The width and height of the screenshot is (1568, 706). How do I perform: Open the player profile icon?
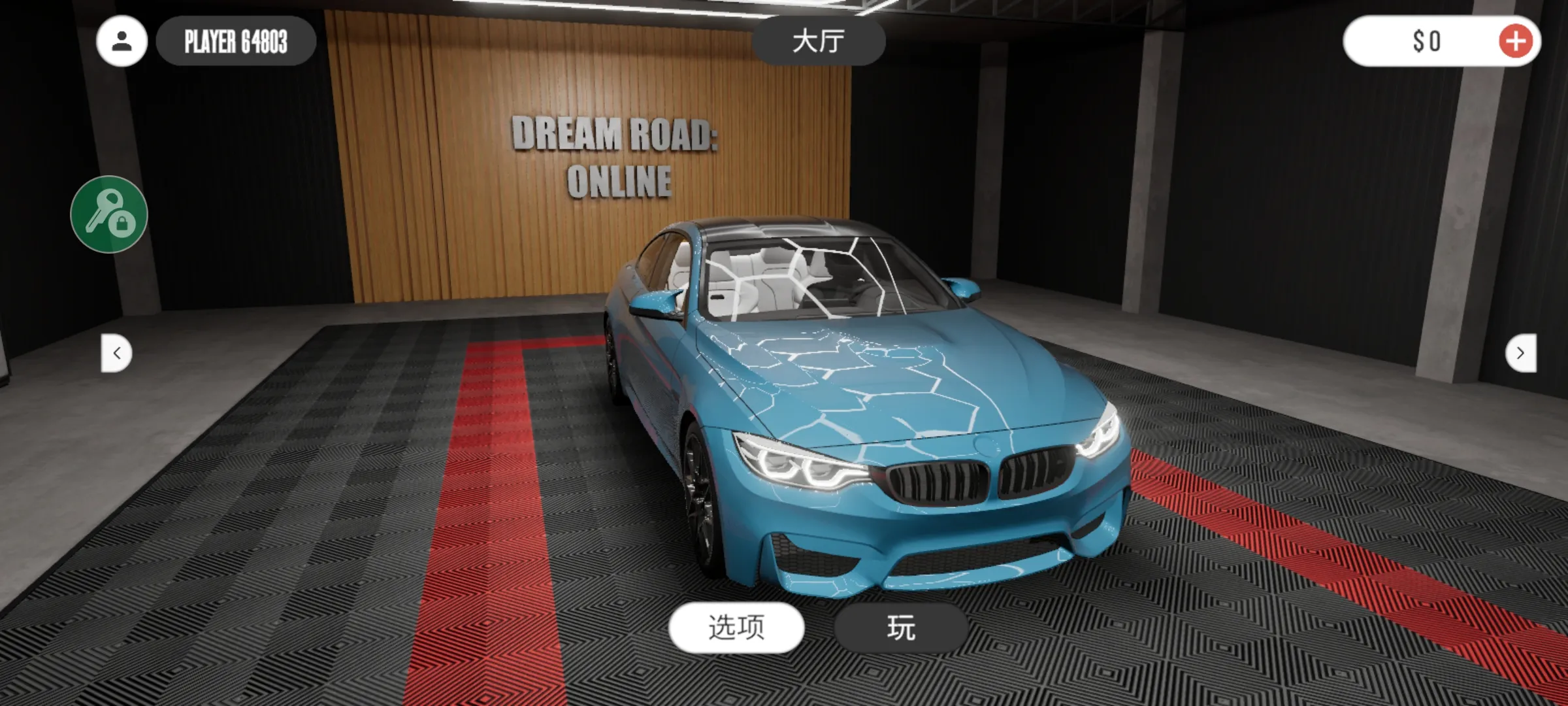coord(122,41)
